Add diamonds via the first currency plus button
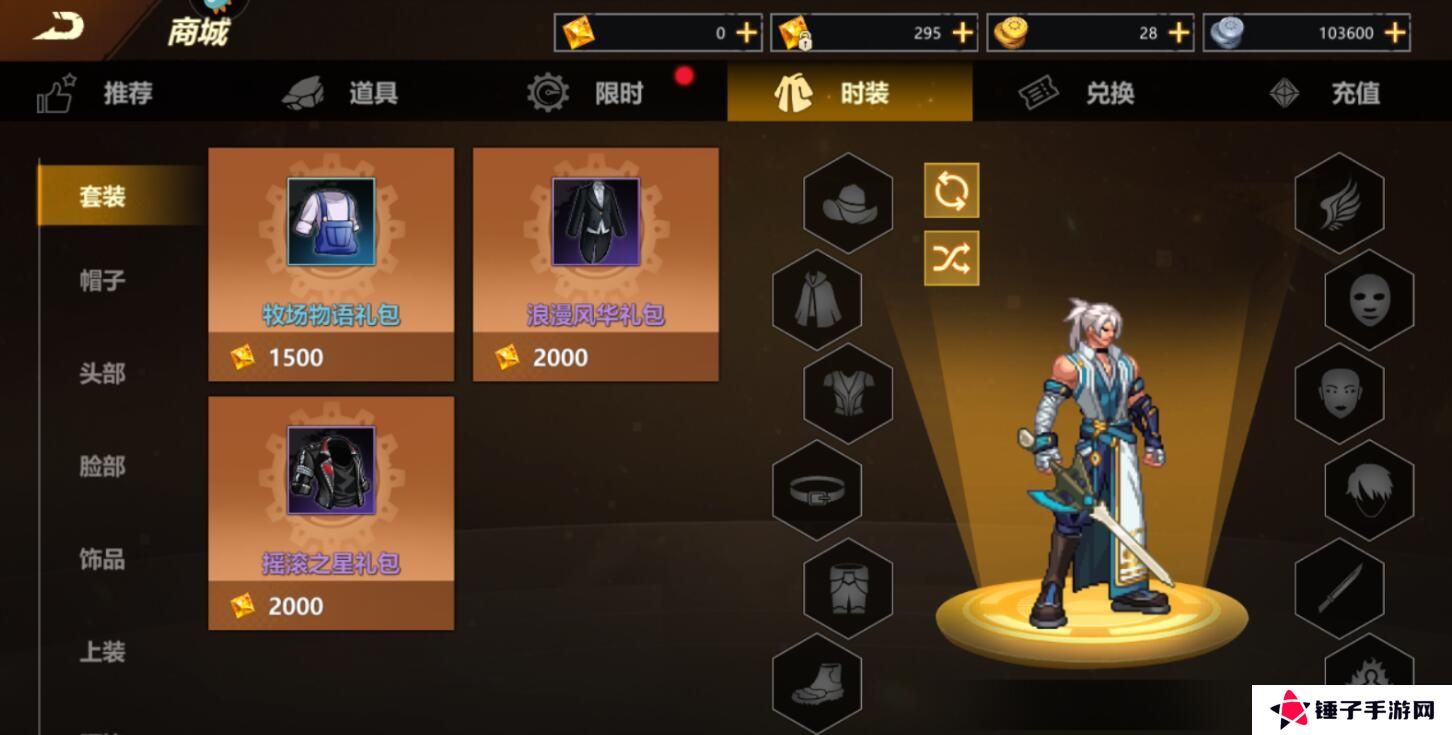The image size is (1452, 735). point(744,31)
